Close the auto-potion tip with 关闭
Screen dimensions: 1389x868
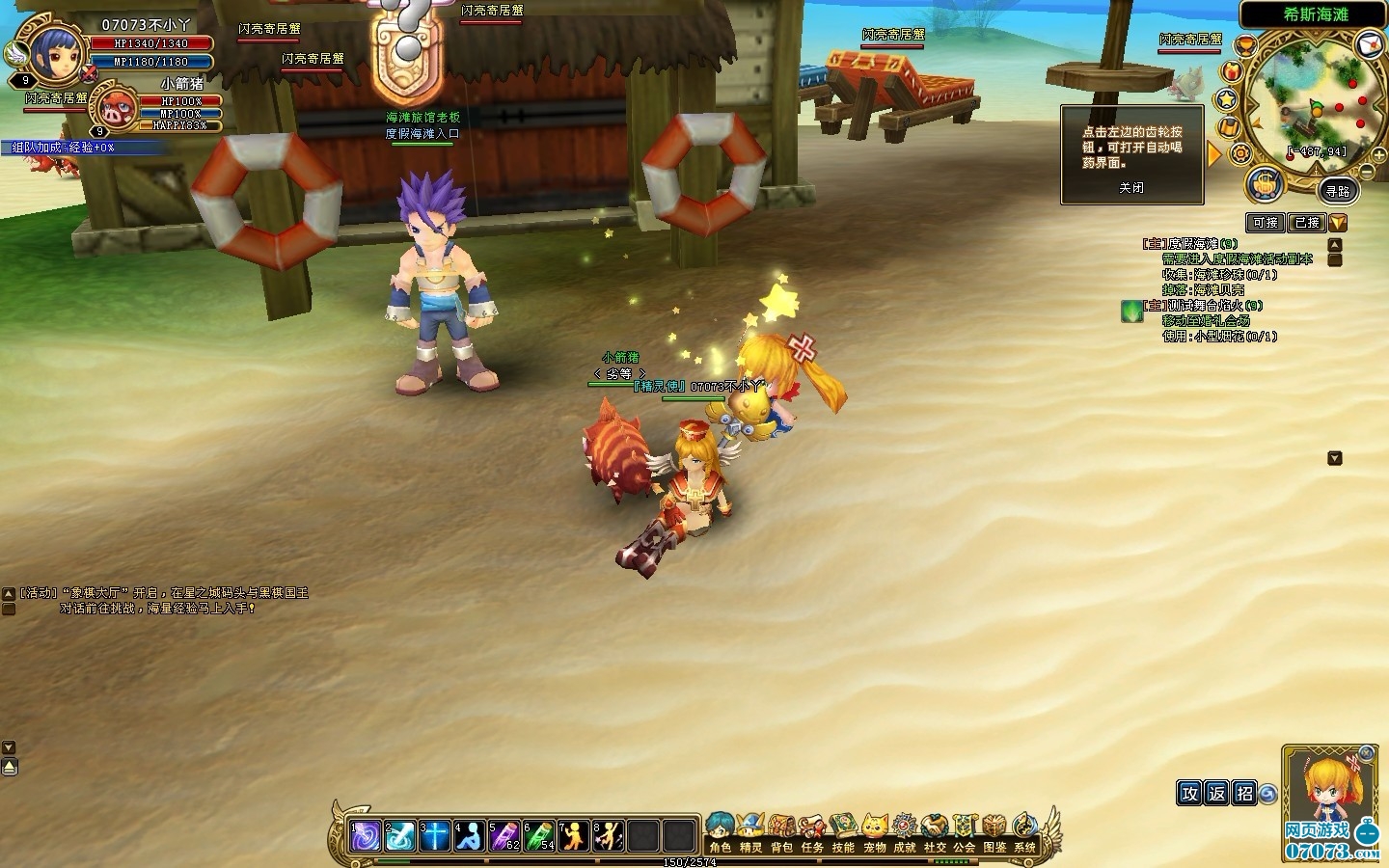pyautogui.click(x=1131, y=188)
